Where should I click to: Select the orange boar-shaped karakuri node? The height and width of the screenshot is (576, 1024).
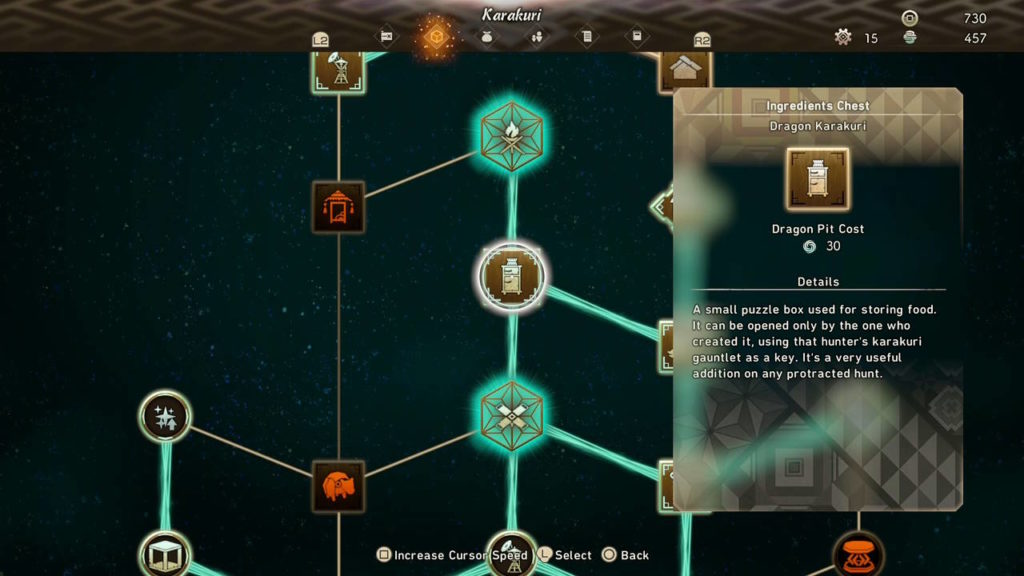point(338,487)
